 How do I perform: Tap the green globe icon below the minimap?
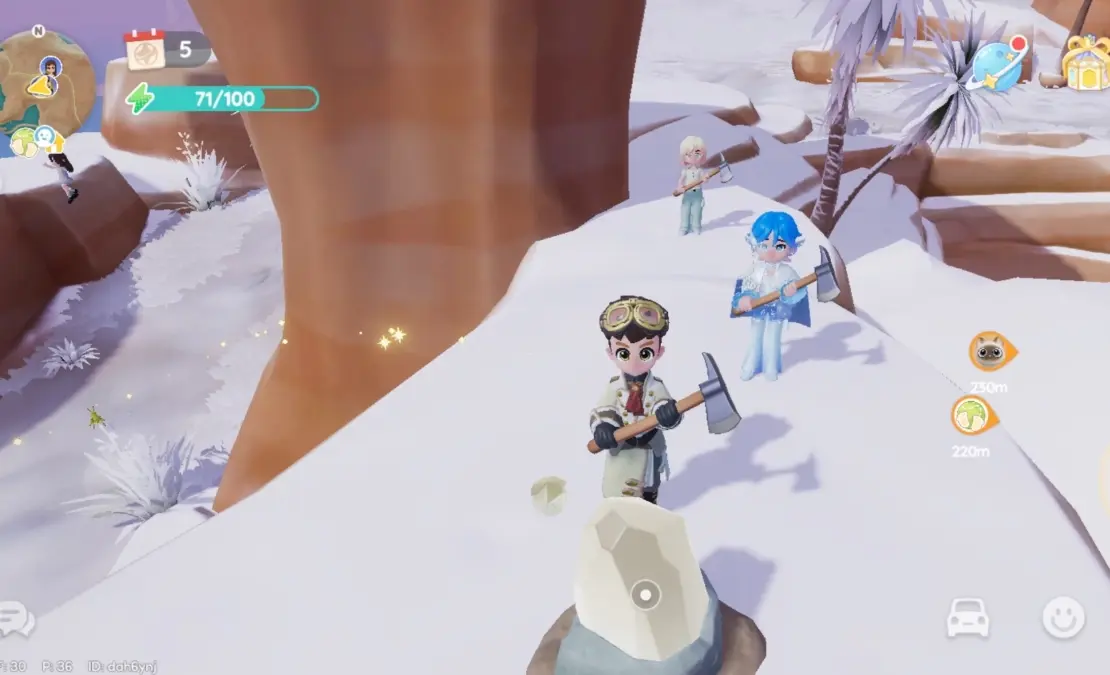pos(23,141)
